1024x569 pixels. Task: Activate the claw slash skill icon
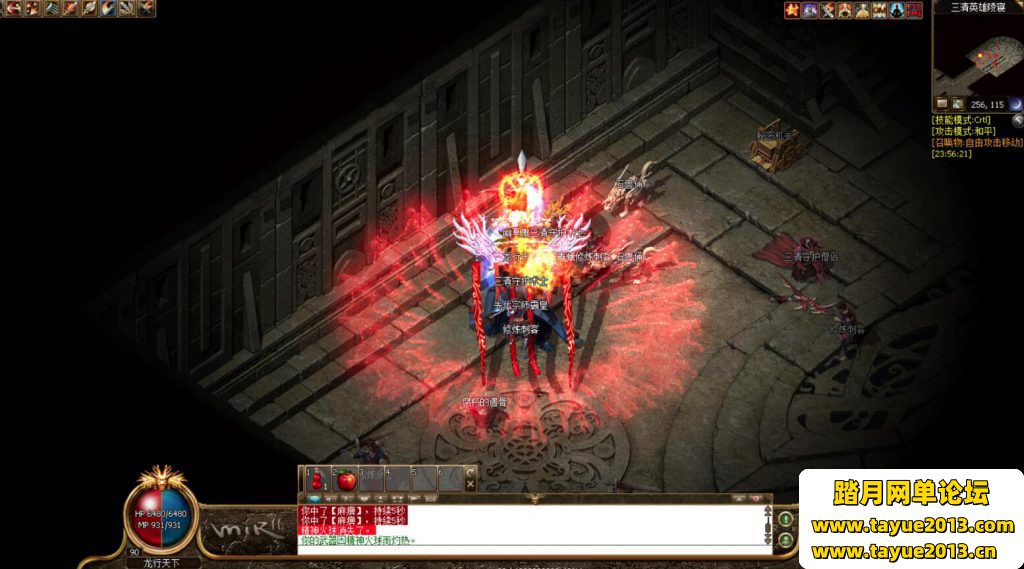(x=52, y=9)
